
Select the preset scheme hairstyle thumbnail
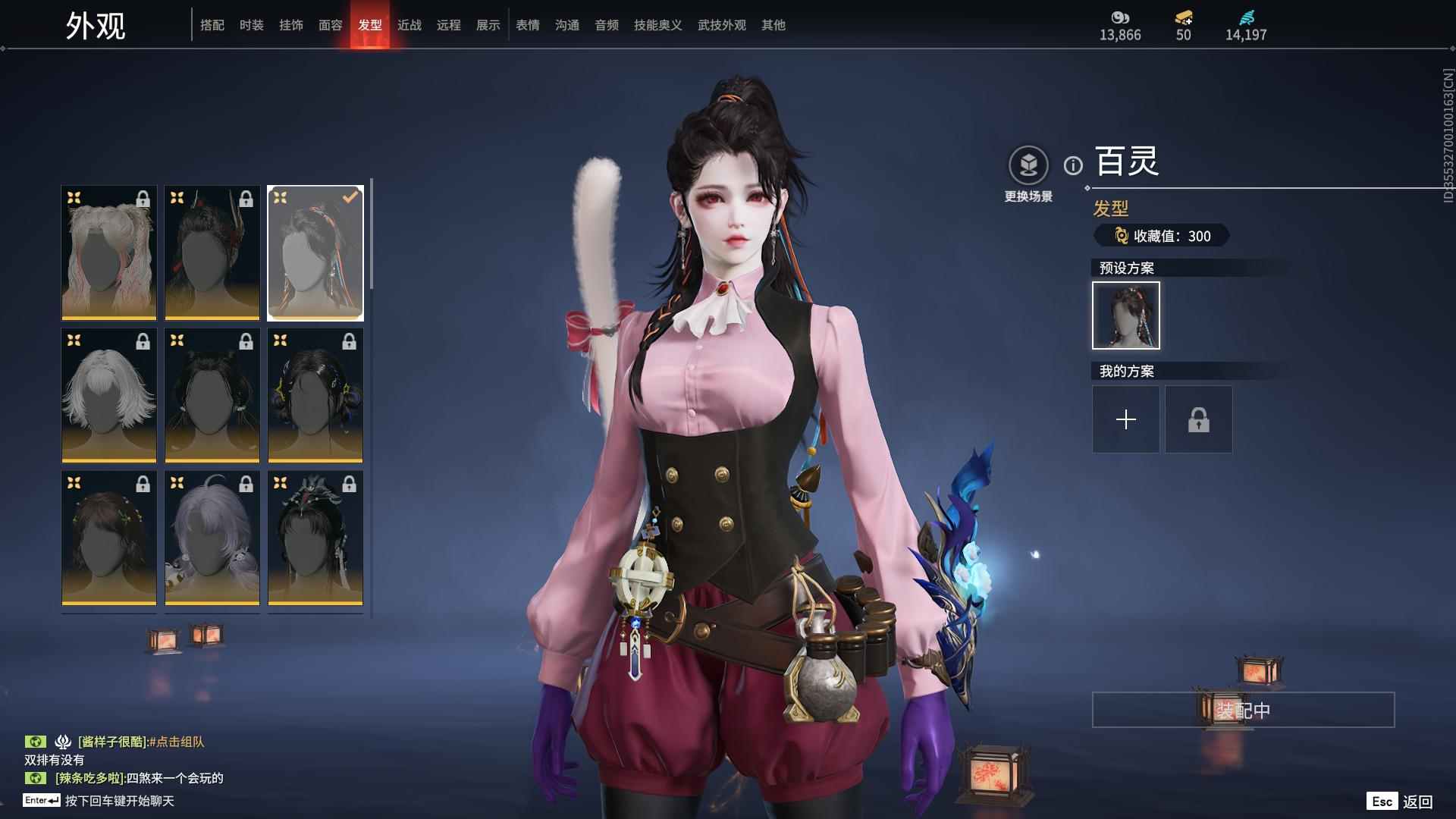click(x=1126, y=315)
